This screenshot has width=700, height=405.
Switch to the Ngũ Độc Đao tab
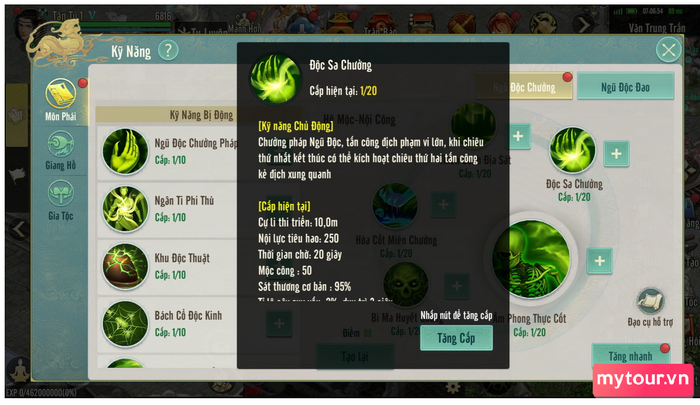coord(624,88)
